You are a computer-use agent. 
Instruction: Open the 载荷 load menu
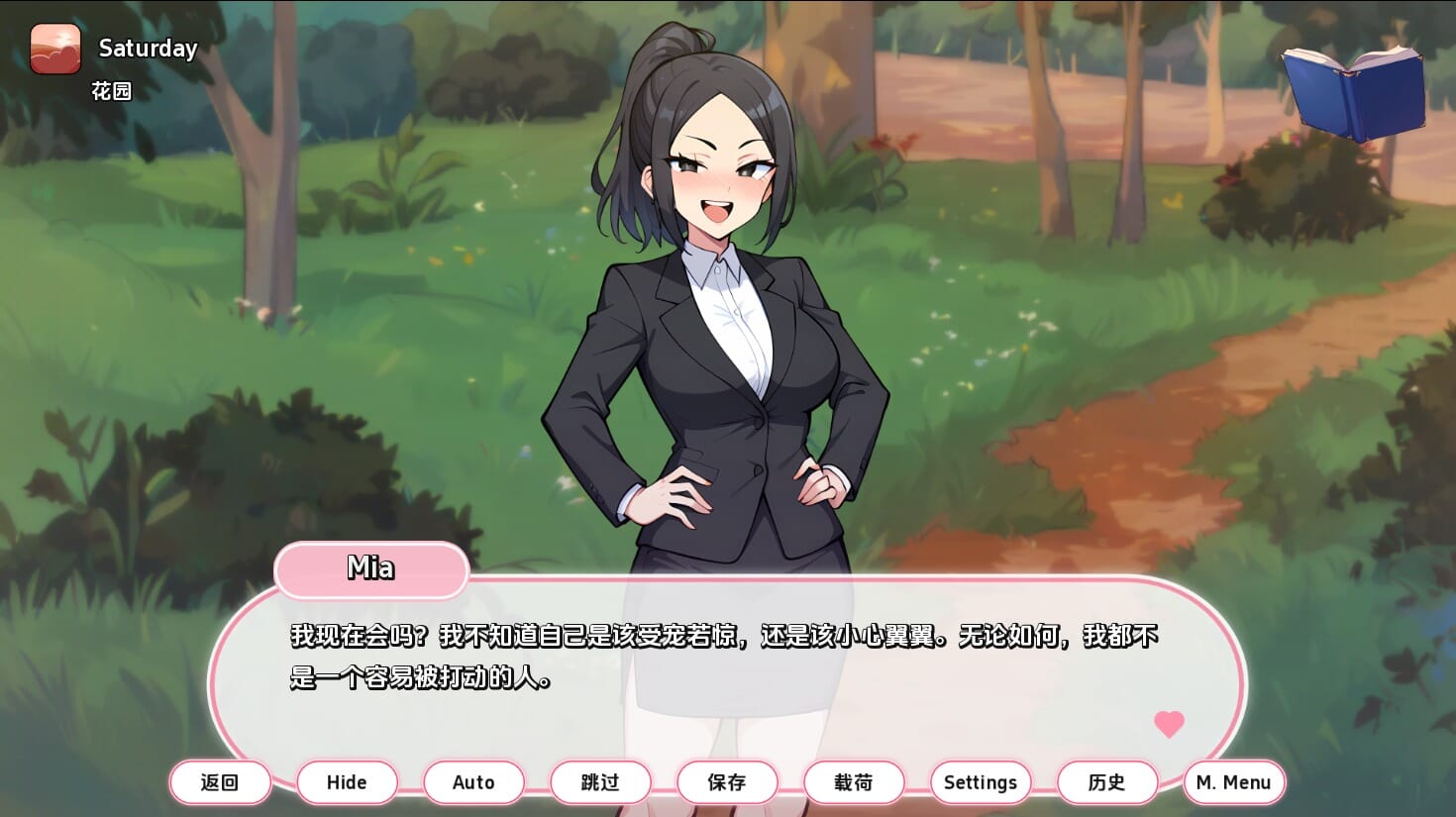(x=854, y=782)
